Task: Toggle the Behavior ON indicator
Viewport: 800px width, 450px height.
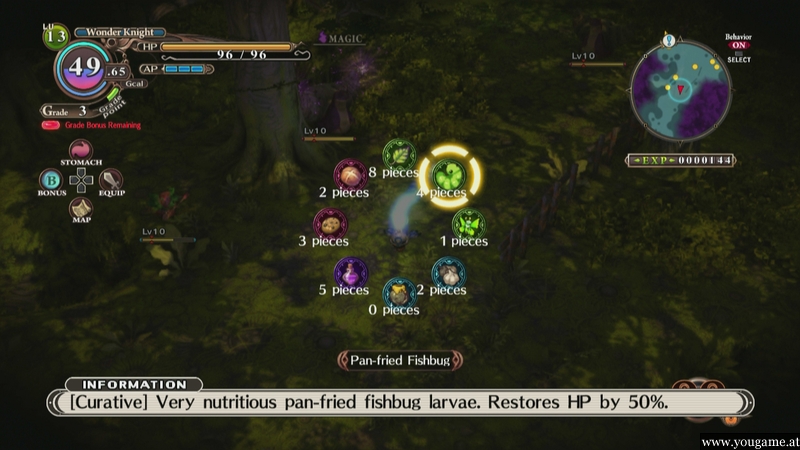Action: (x=738, y=44)
